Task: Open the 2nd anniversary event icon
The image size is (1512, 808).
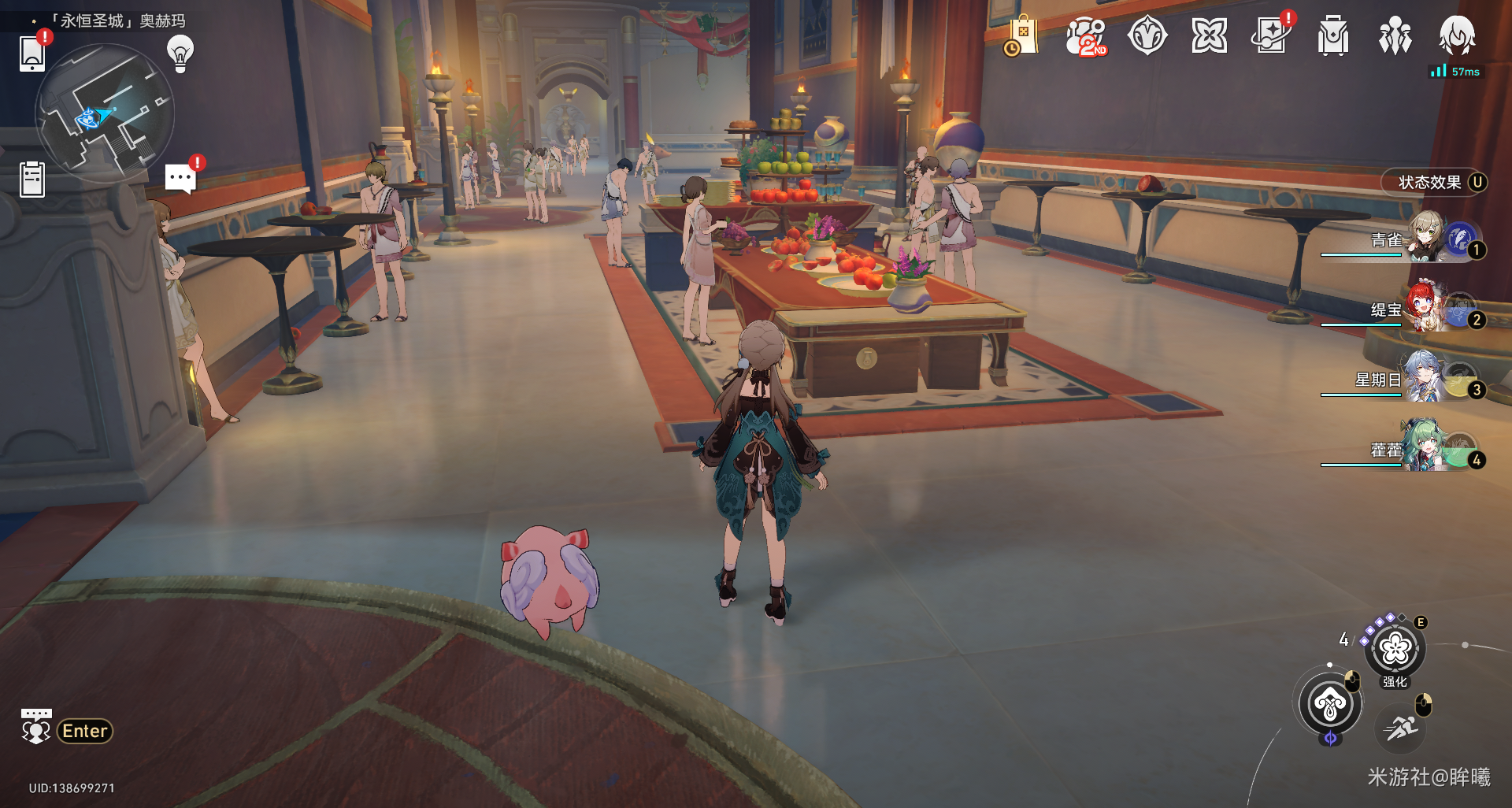Action: pyautogui.click(x=1085, y=37)
